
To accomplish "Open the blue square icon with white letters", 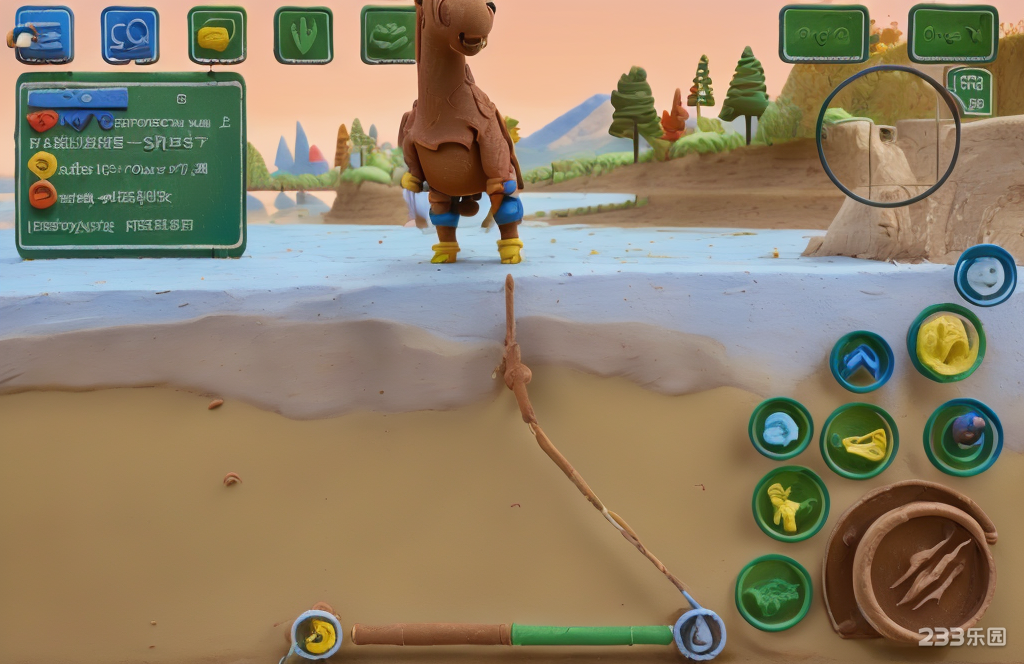I will (x=130, y=35).
